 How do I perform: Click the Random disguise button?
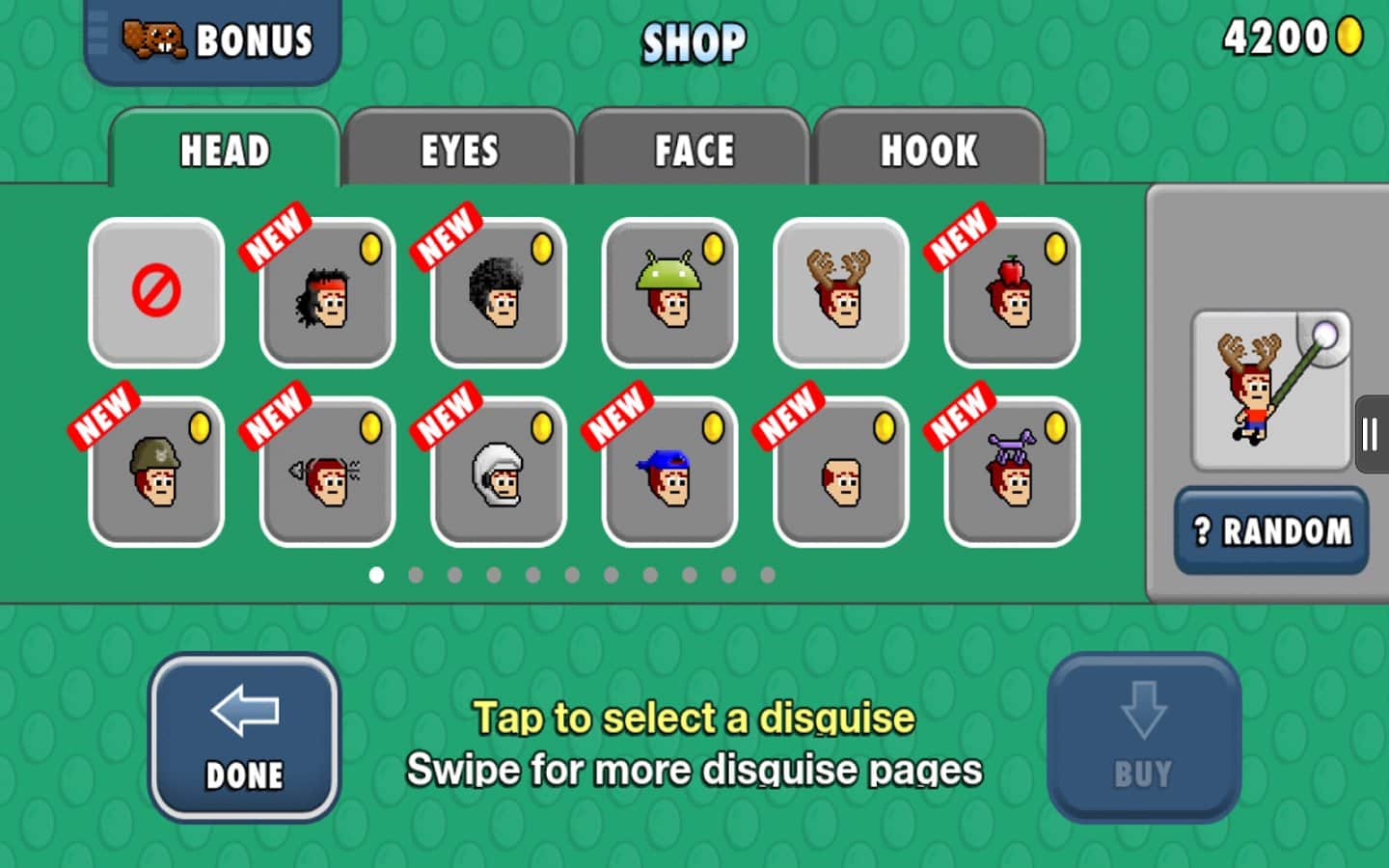click(1270, 530)
